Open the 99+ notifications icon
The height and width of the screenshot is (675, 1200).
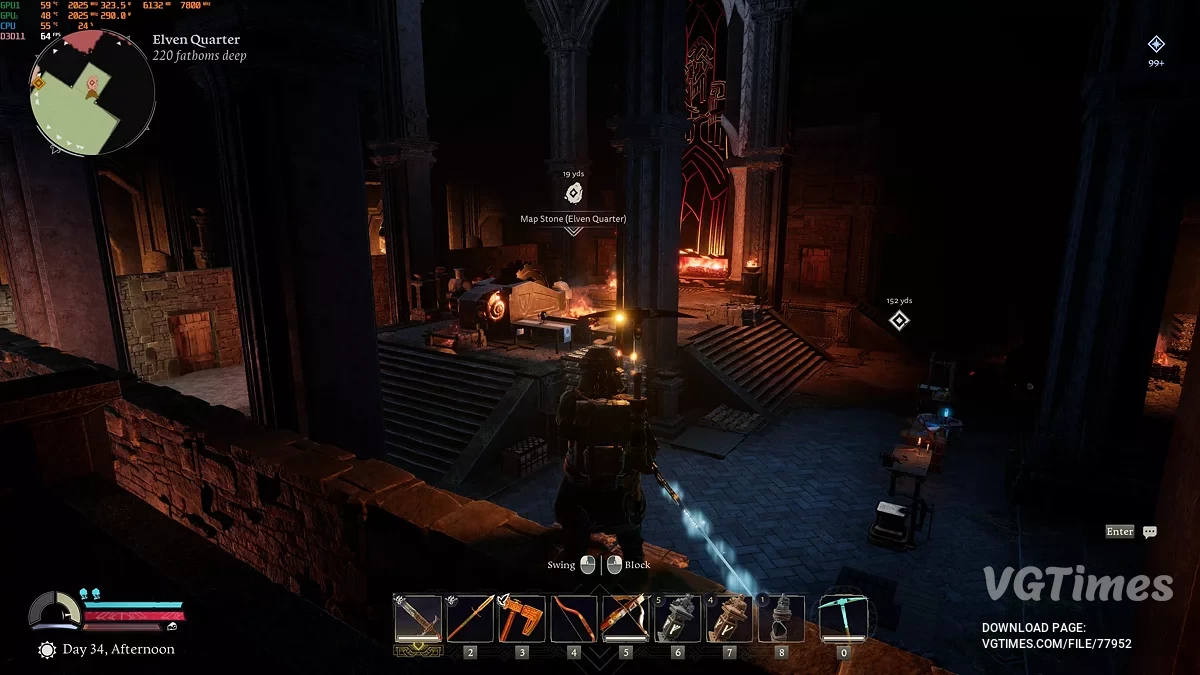1156,44
